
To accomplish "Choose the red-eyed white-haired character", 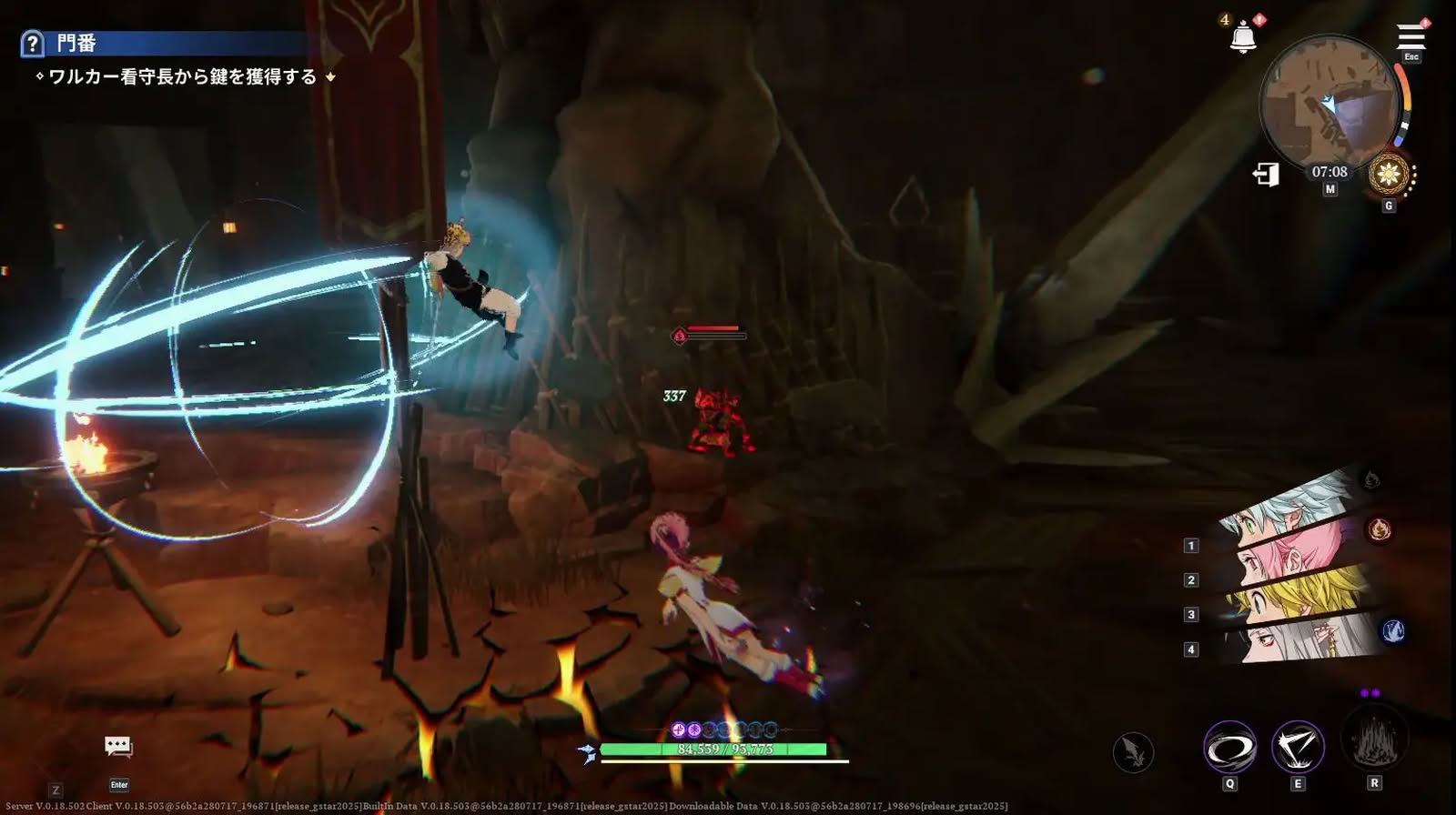I will tap(1297, 639).
